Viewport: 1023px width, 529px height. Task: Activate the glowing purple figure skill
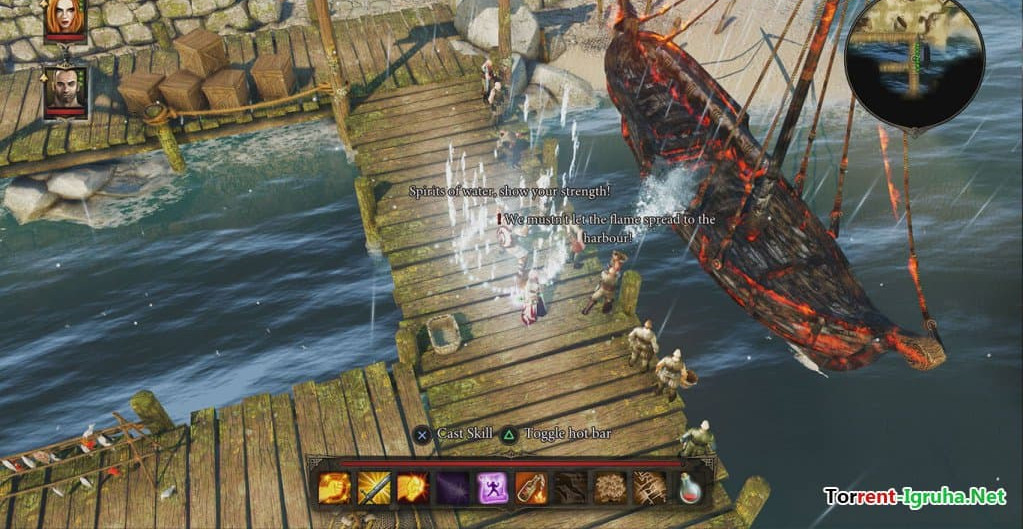[x=491, y=487]
